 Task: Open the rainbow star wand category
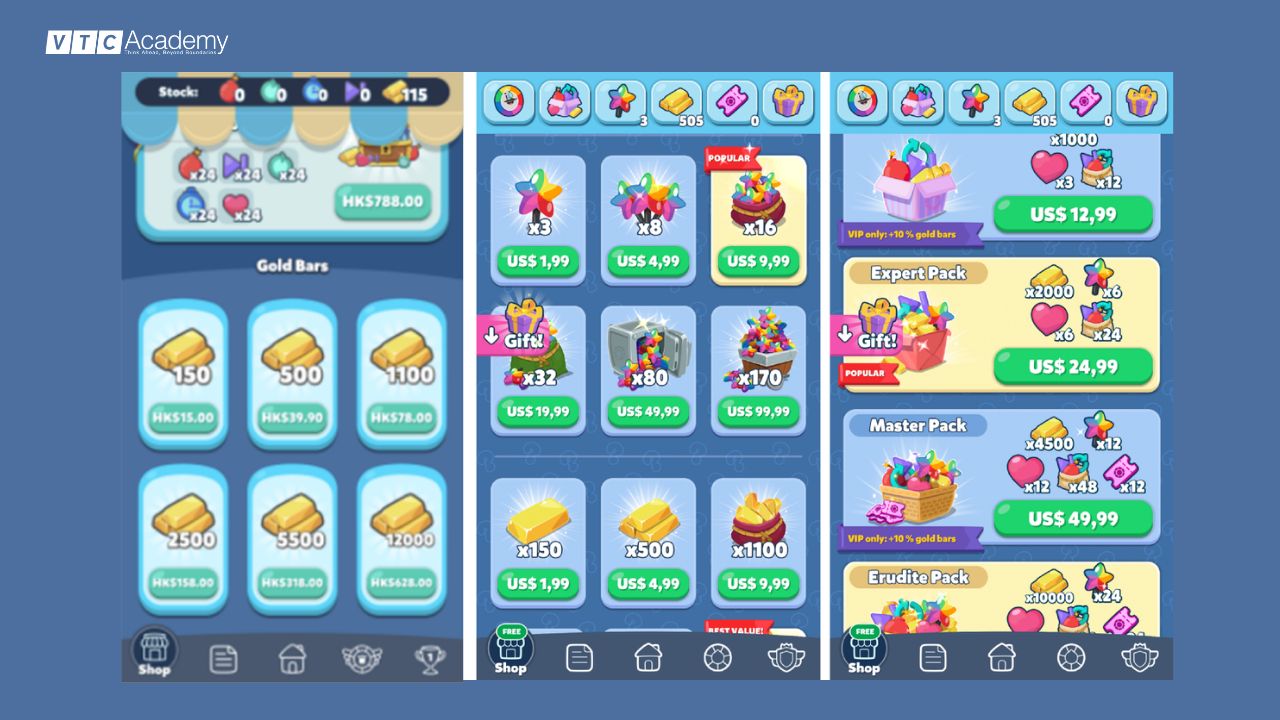click(x=620, y=101)
